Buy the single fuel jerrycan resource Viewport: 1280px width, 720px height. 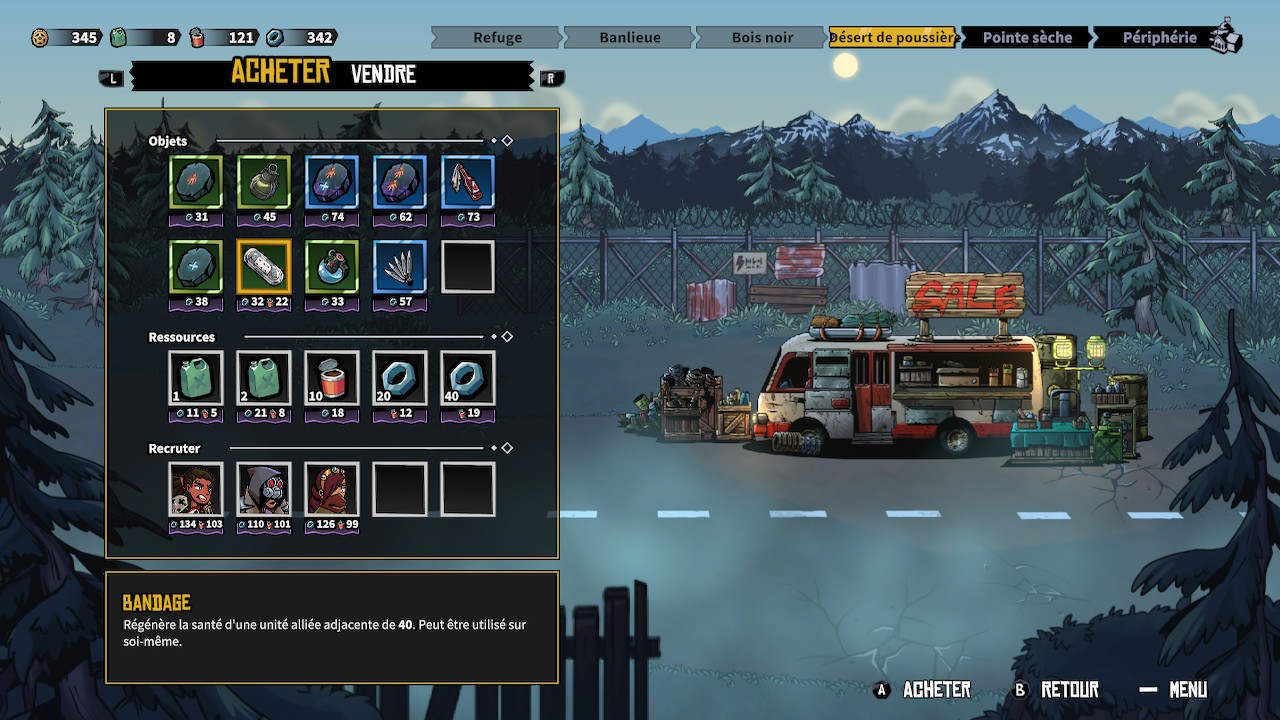pyautogui.click(x=196, y=379)
